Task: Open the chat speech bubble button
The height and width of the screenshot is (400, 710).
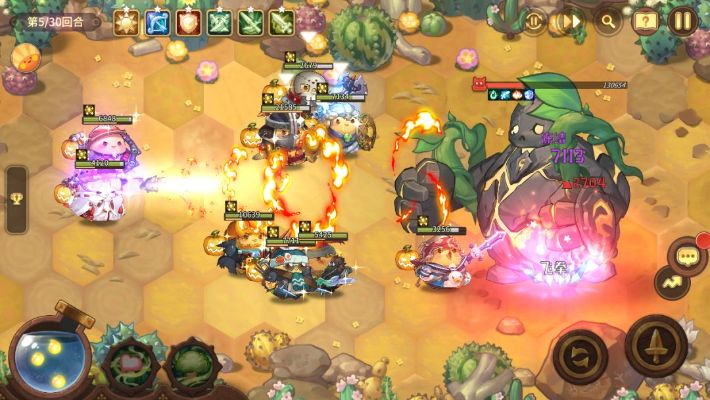Action: coord(687,257)
